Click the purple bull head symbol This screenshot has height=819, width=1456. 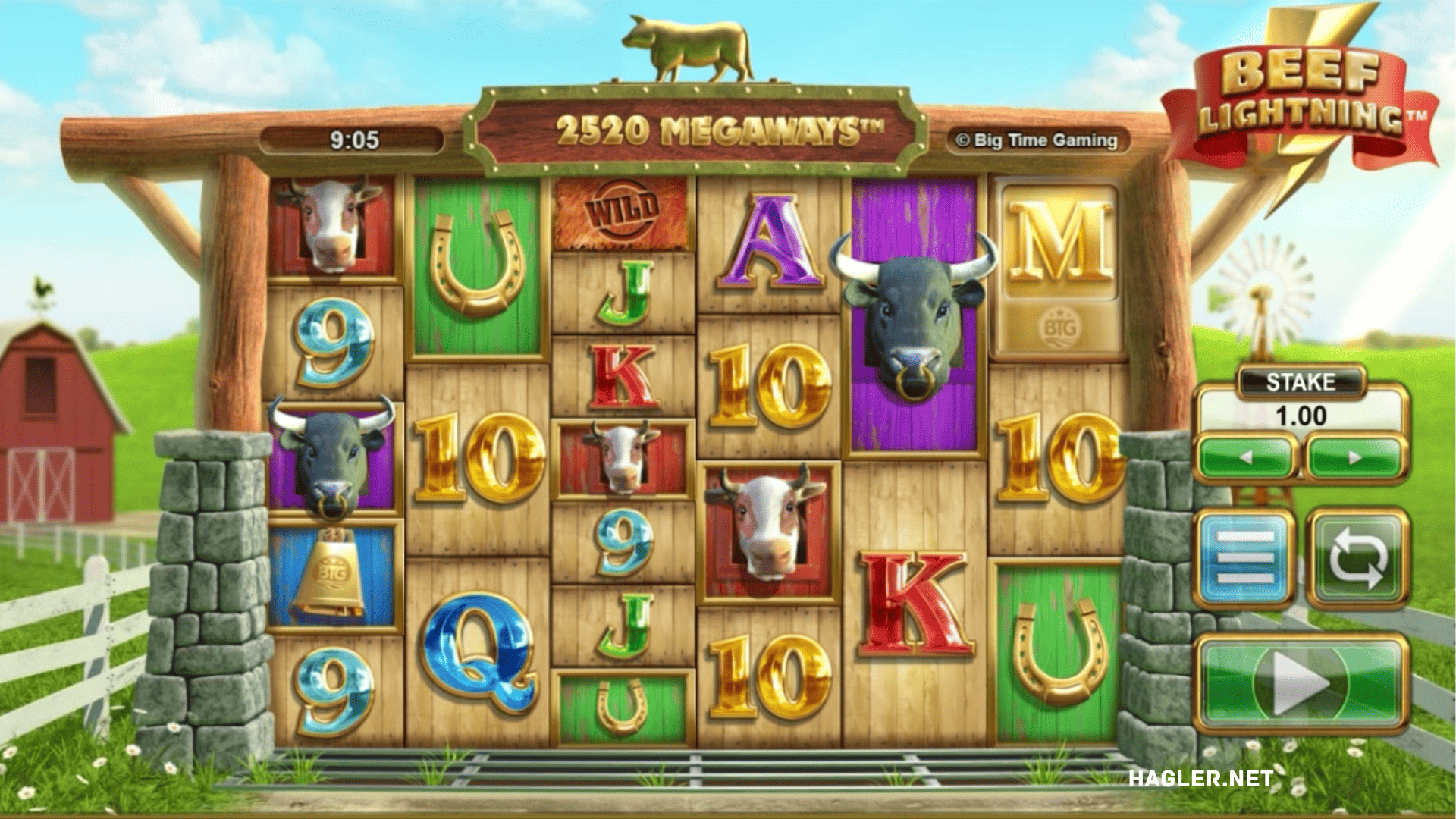pos(913,318)
